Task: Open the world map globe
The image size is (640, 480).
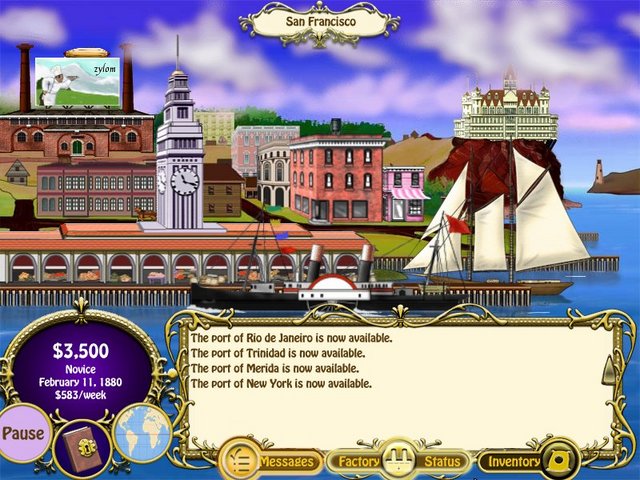Action: [142, 433]
